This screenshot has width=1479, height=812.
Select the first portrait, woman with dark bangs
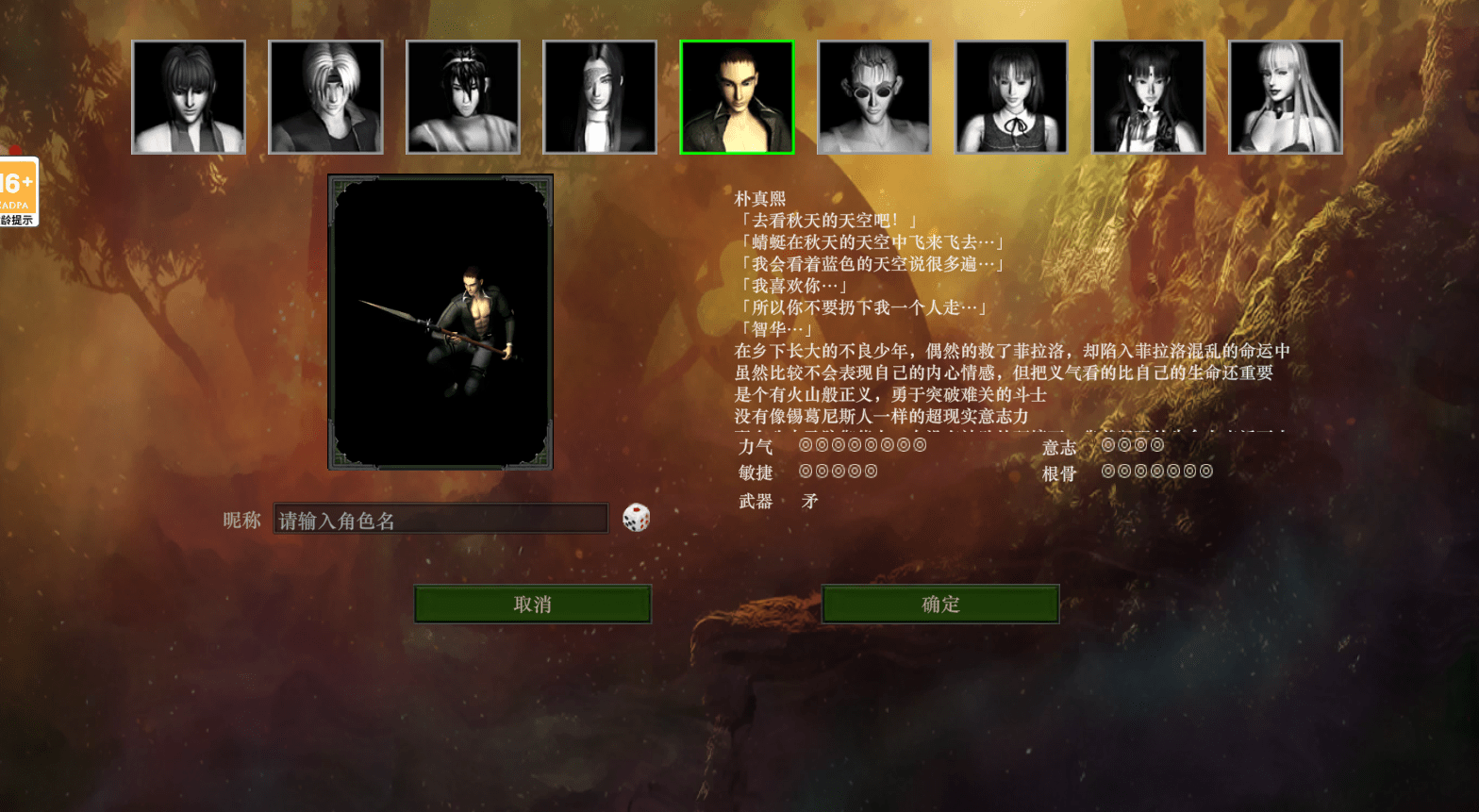click(189, 97)
